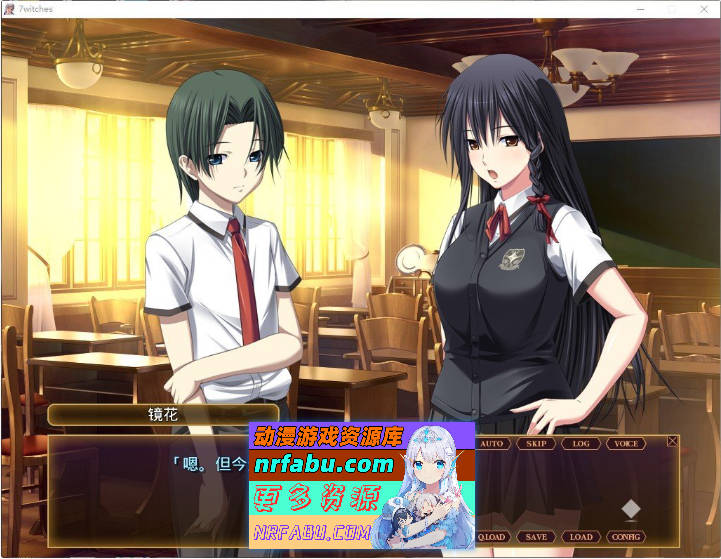Open the dialogue LOG
This screenshot has width=721, height=559.
pyautogui.click(x=581, y=443)
